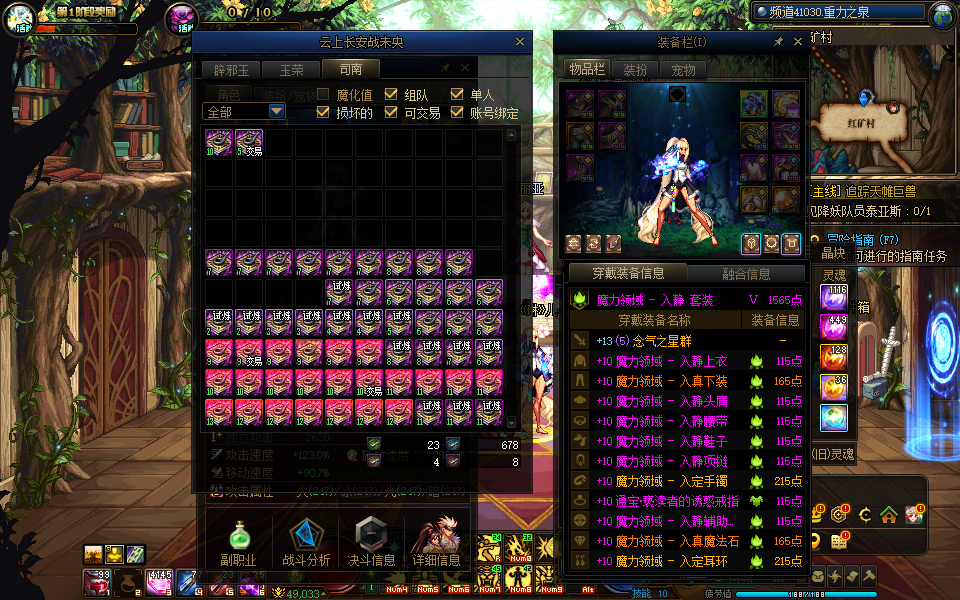Image resolution: width=960 pixels, height=600 pixels.
Task: Show the 融合信息 tab
Action: [745, 273]
